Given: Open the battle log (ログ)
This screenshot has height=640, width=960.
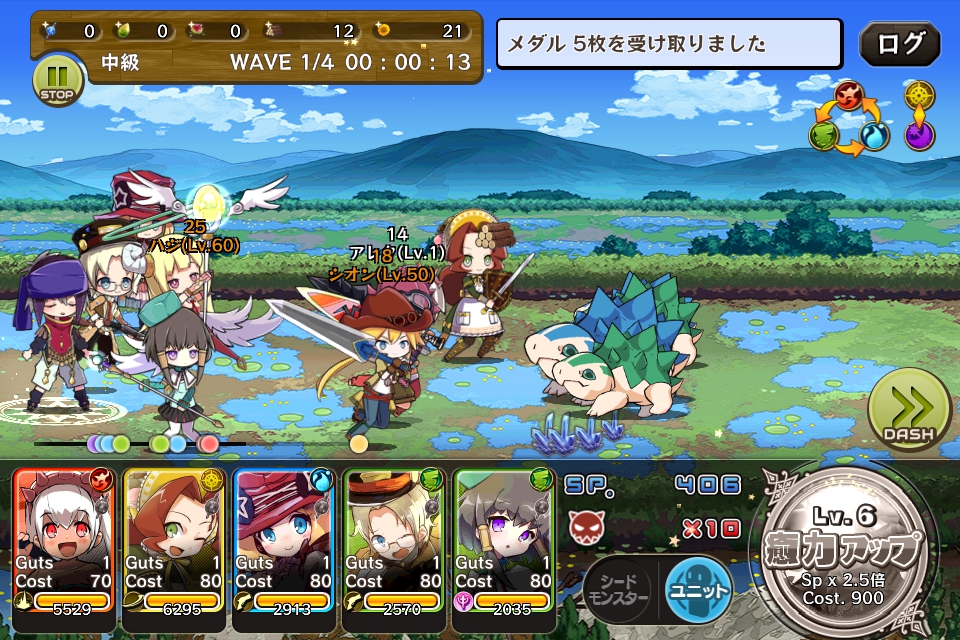Looking at the screenshot, I should point(899,45).
